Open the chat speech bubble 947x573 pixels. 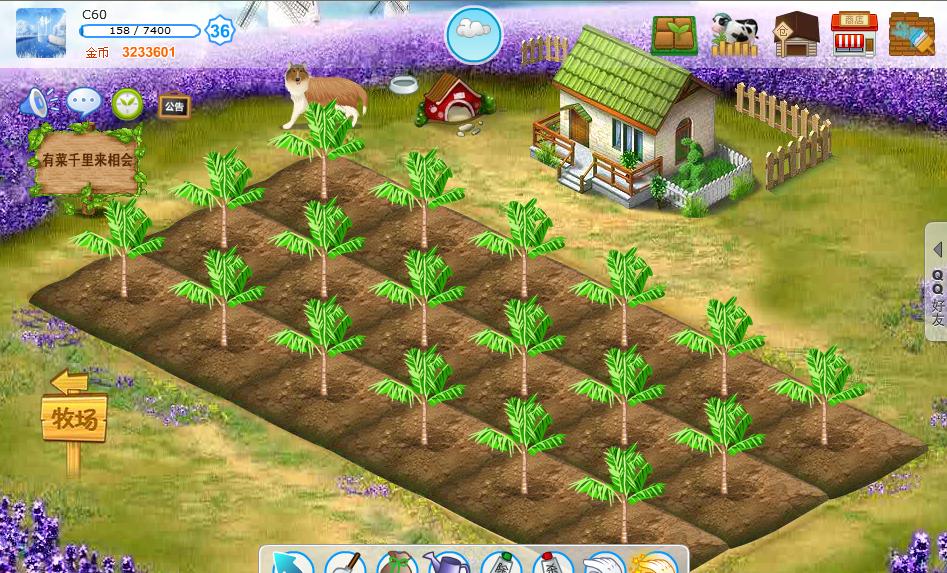(84, 102)
